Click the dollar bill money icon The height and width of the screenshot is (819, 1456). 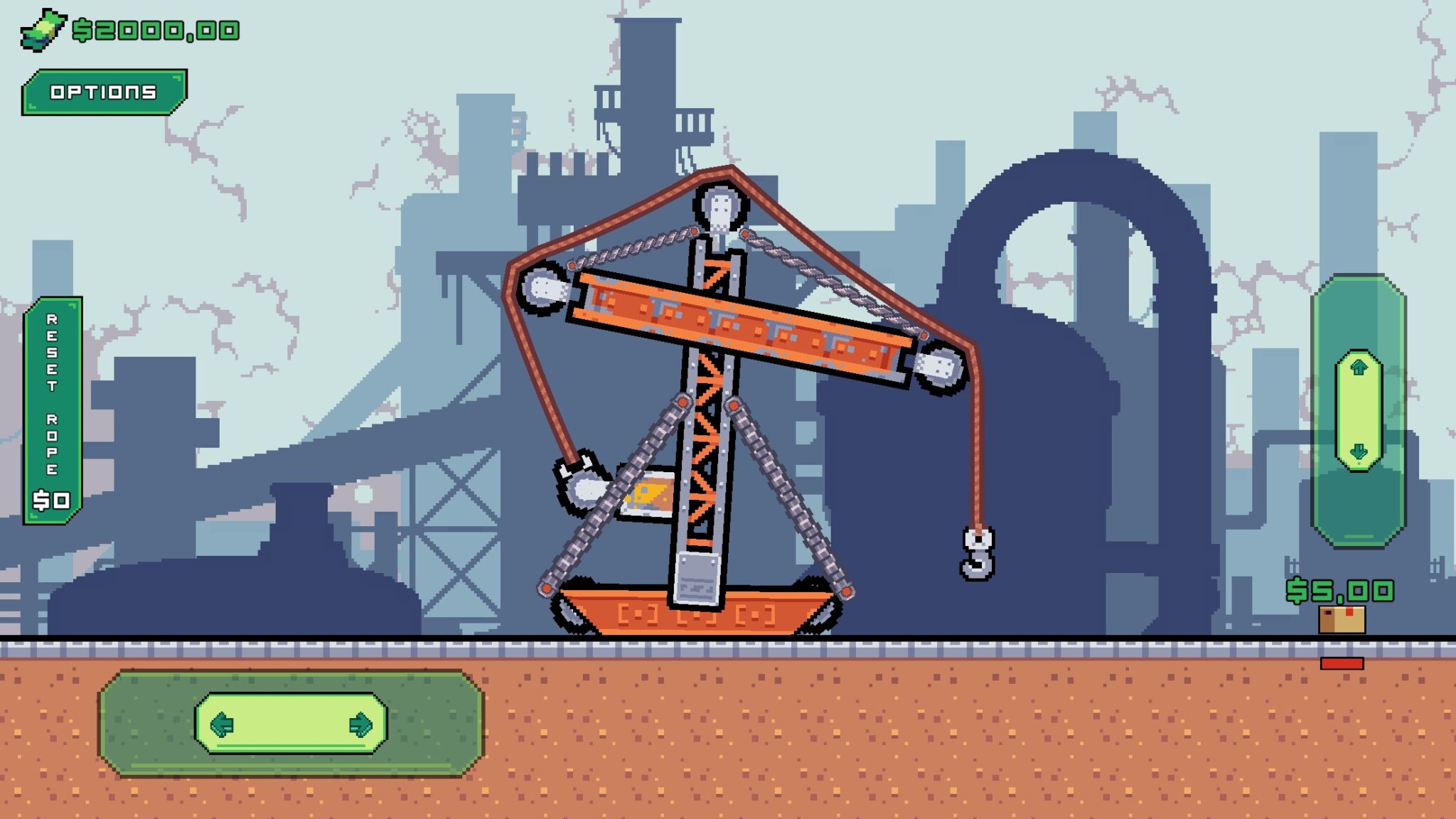43,30
